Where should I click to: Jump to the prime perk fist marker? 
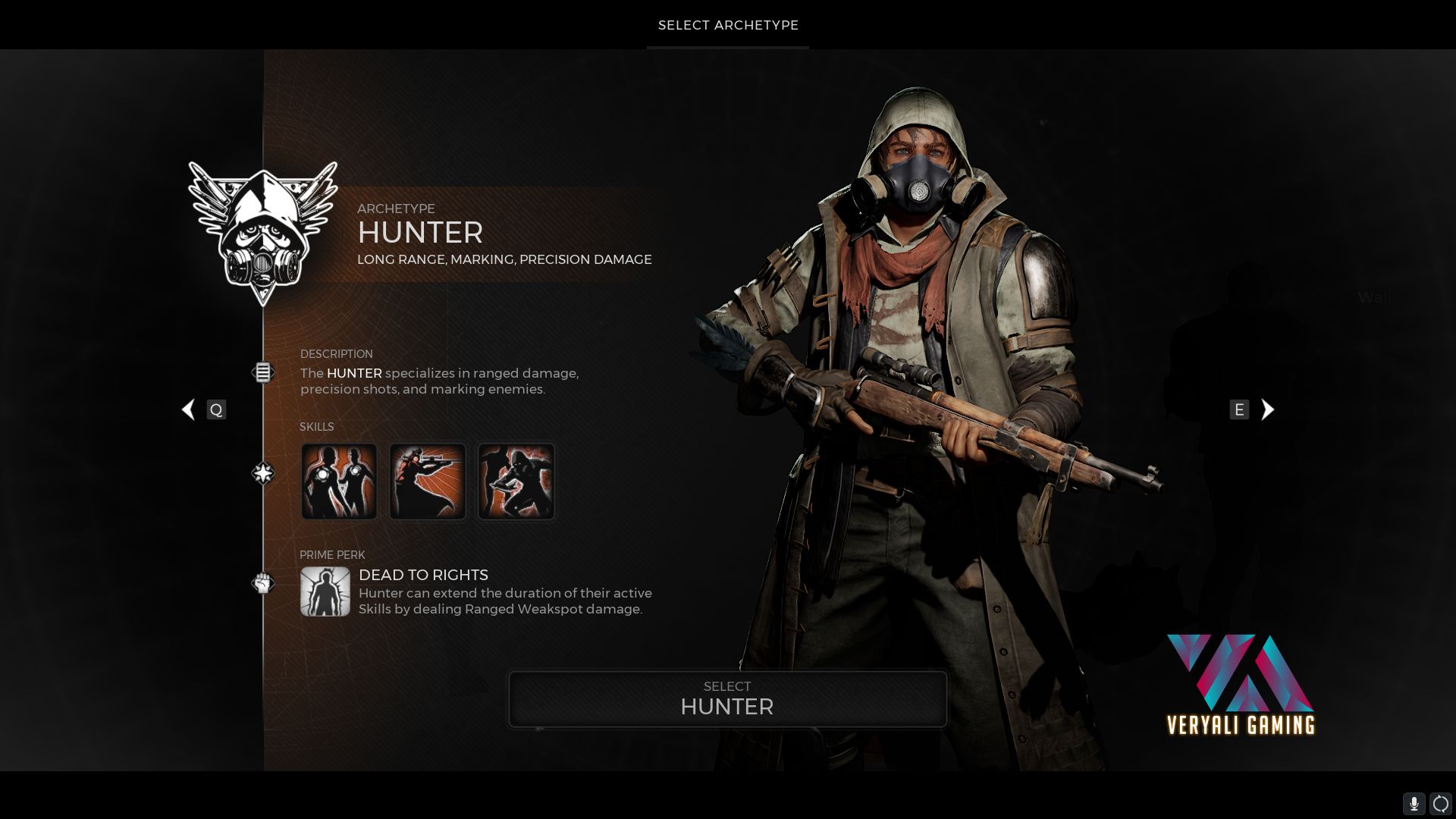point(262,583)
